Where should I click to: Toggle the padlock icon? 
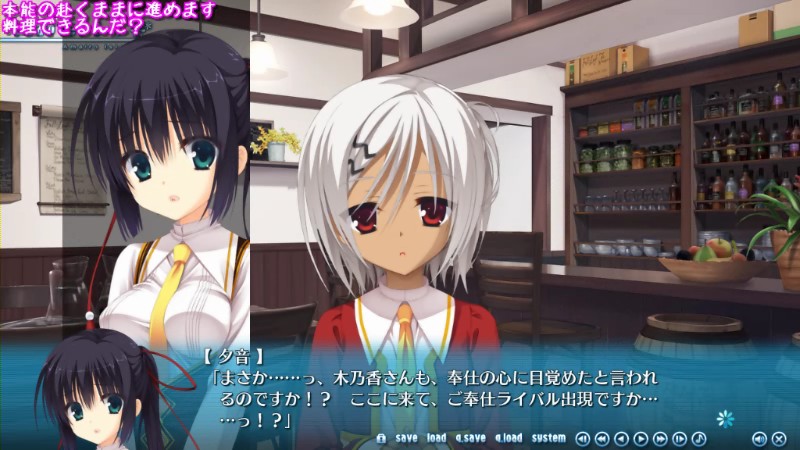pos(381,438)
